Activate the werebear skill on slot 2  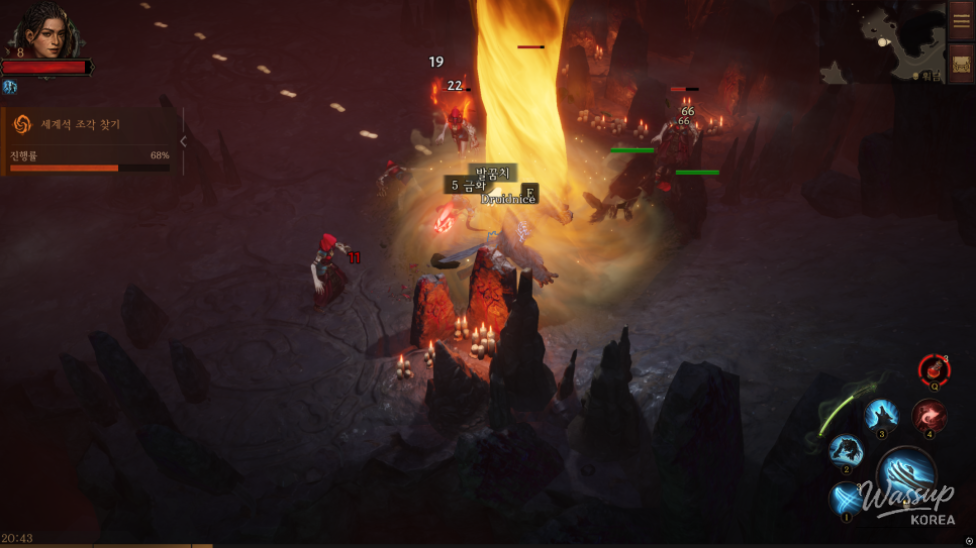pyautogui.click(x=846, y=451)
